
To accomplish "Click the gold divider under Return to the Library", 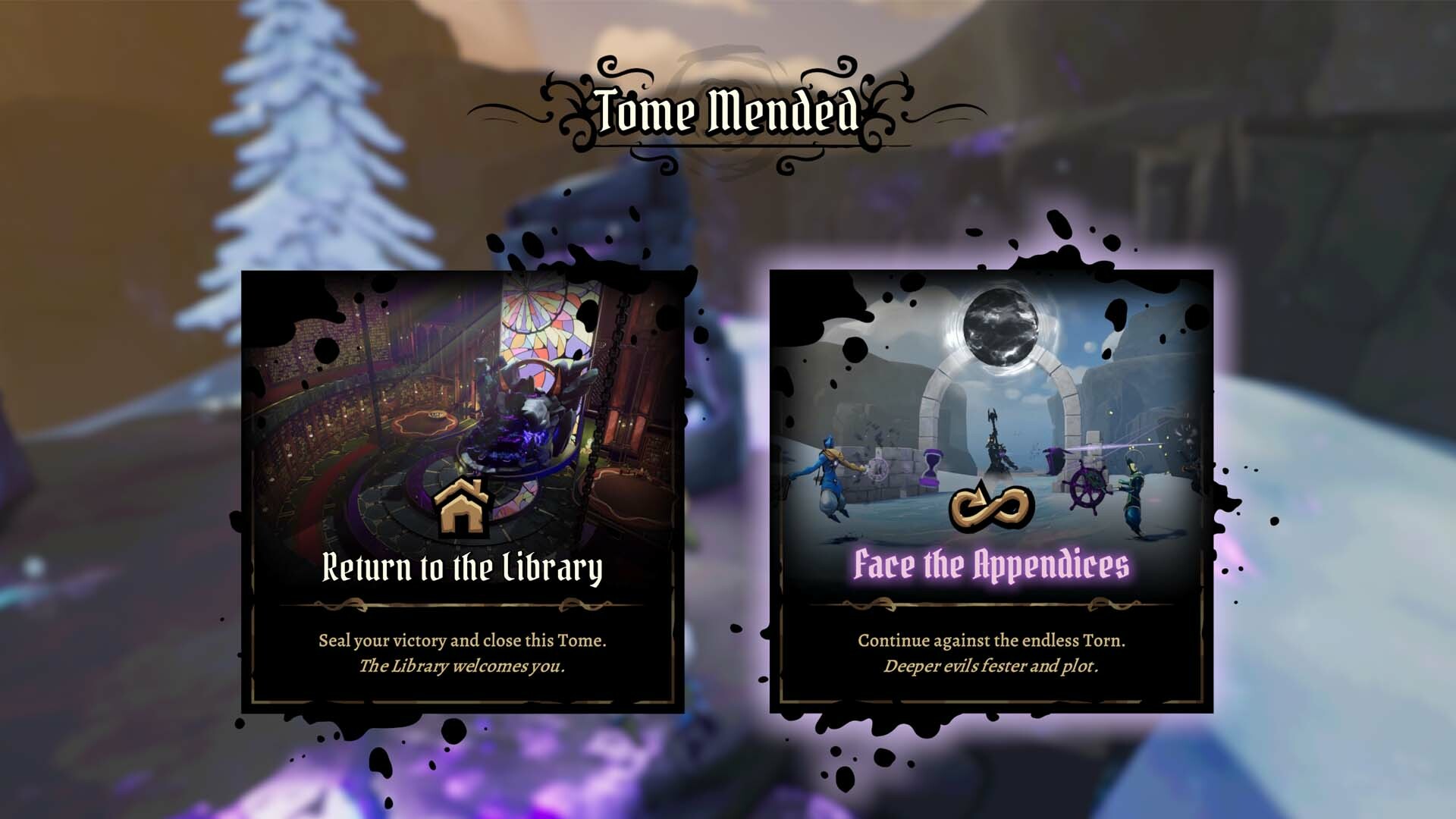I will 463,604.
